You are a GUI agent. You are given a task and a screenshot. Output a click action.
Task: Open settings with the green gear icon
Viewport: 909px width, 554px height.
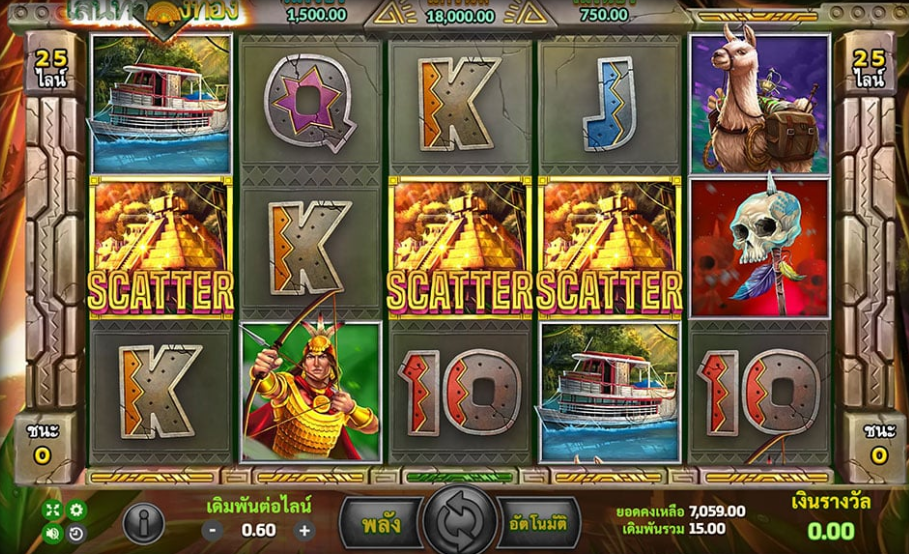(76, 510)
